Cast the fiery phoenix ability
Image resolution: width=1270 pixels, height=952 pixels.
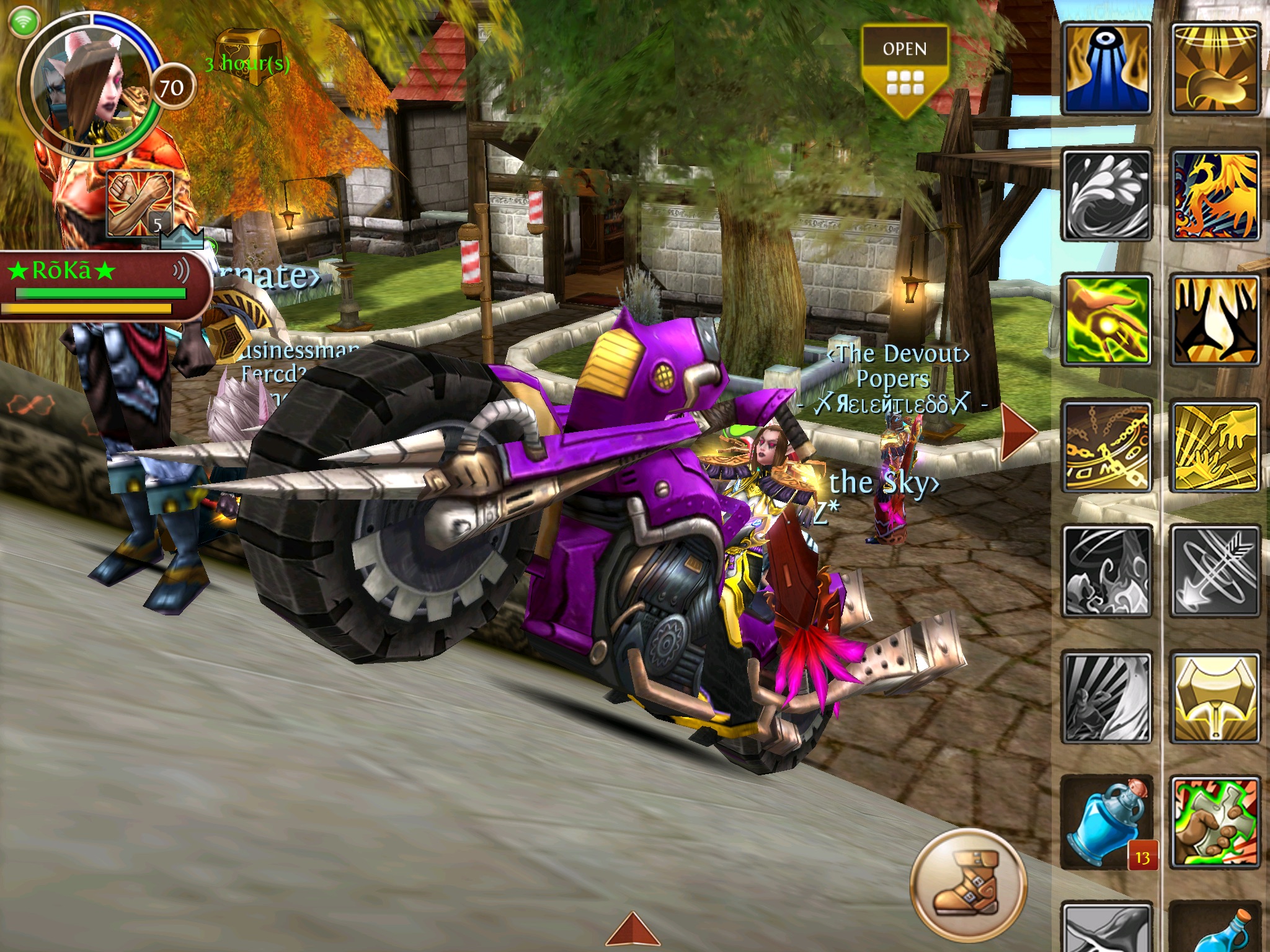coord(1215,195)
